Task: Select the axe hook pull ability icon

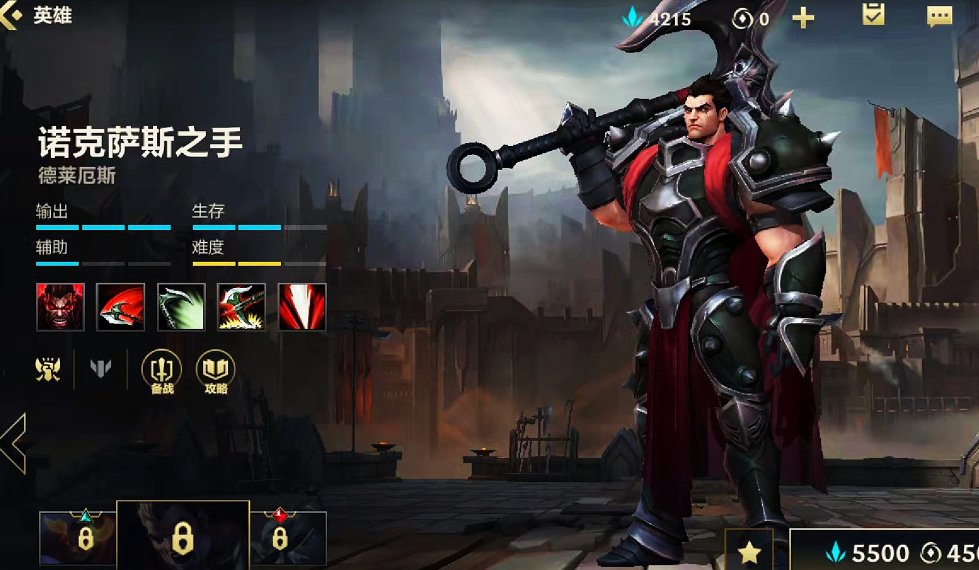Action: click(242, 307)
